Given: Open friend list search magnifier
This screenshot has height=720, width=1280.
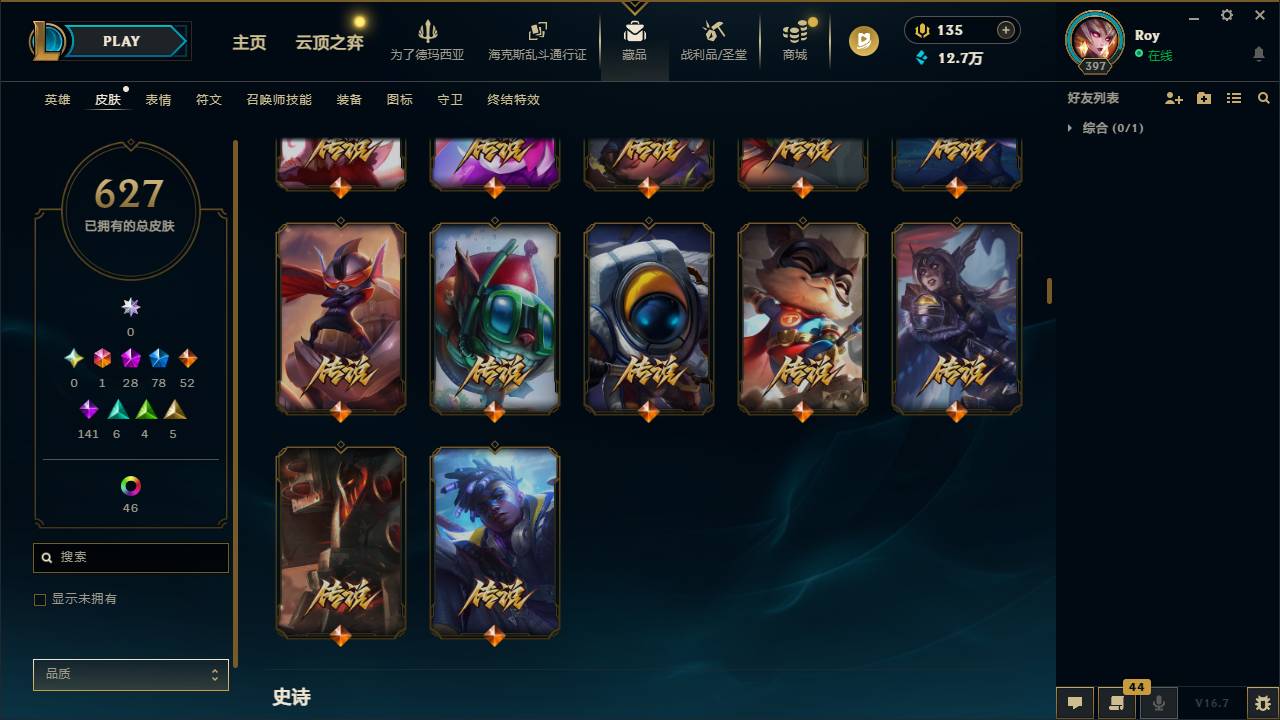Looking at the screenshot, I should pos(1264,97).
